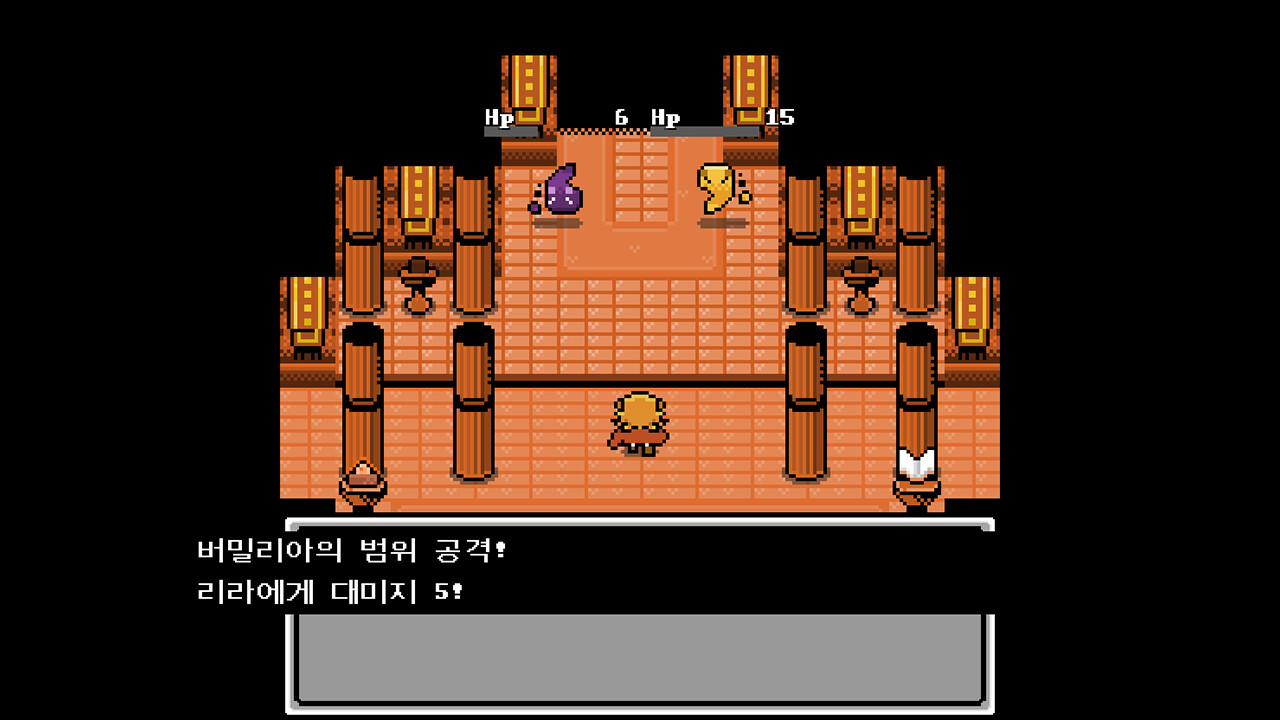The width and height of the screenshot is (1280, 720).
Task: Select the purple slime enemy sprite
Action: 560,195
